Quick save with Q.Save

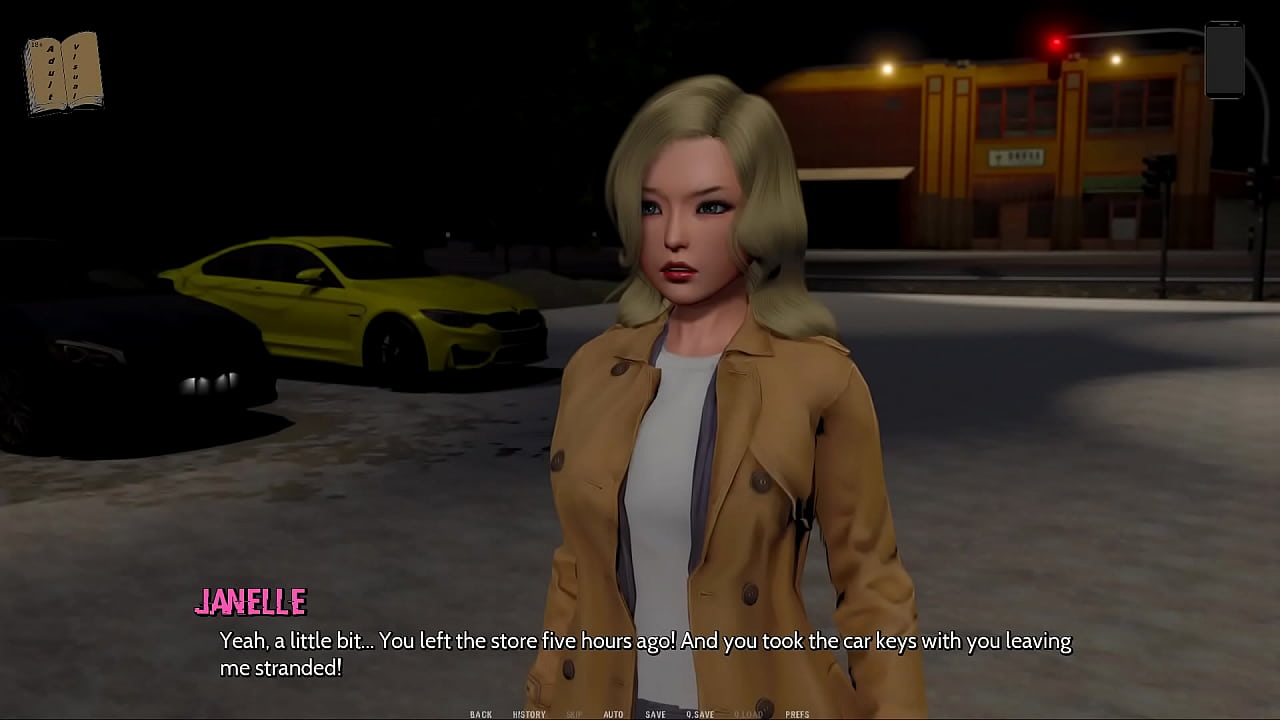point(700,714)
